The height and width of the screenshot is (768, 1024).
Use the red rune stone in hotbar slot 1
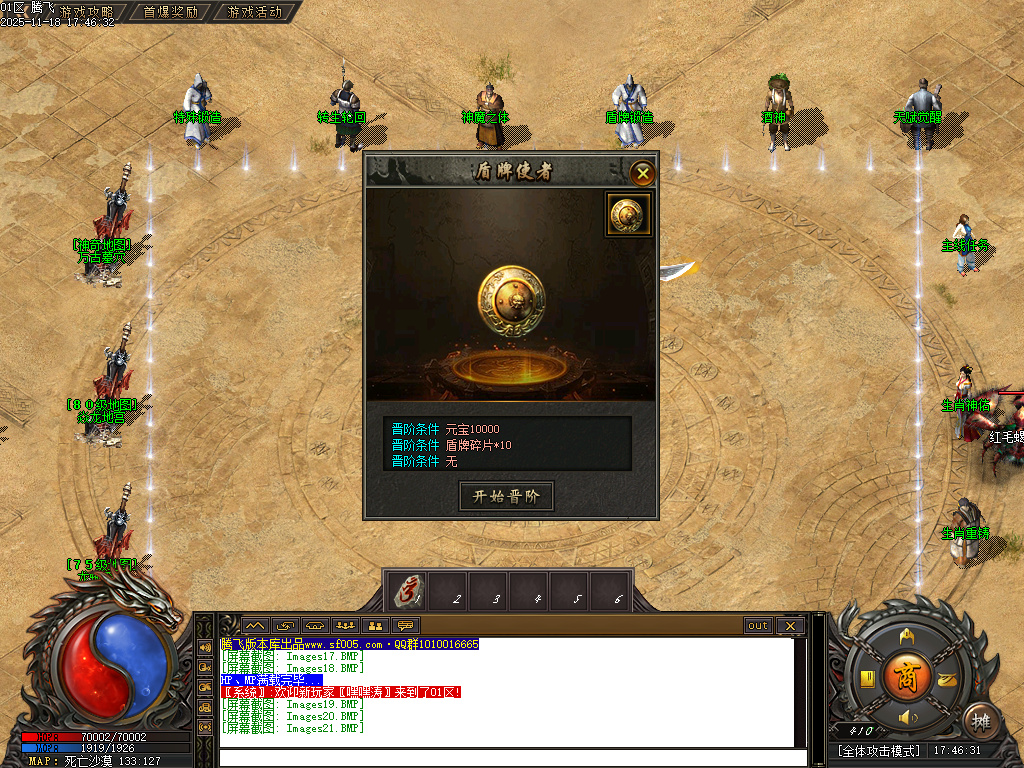(406, 592)
